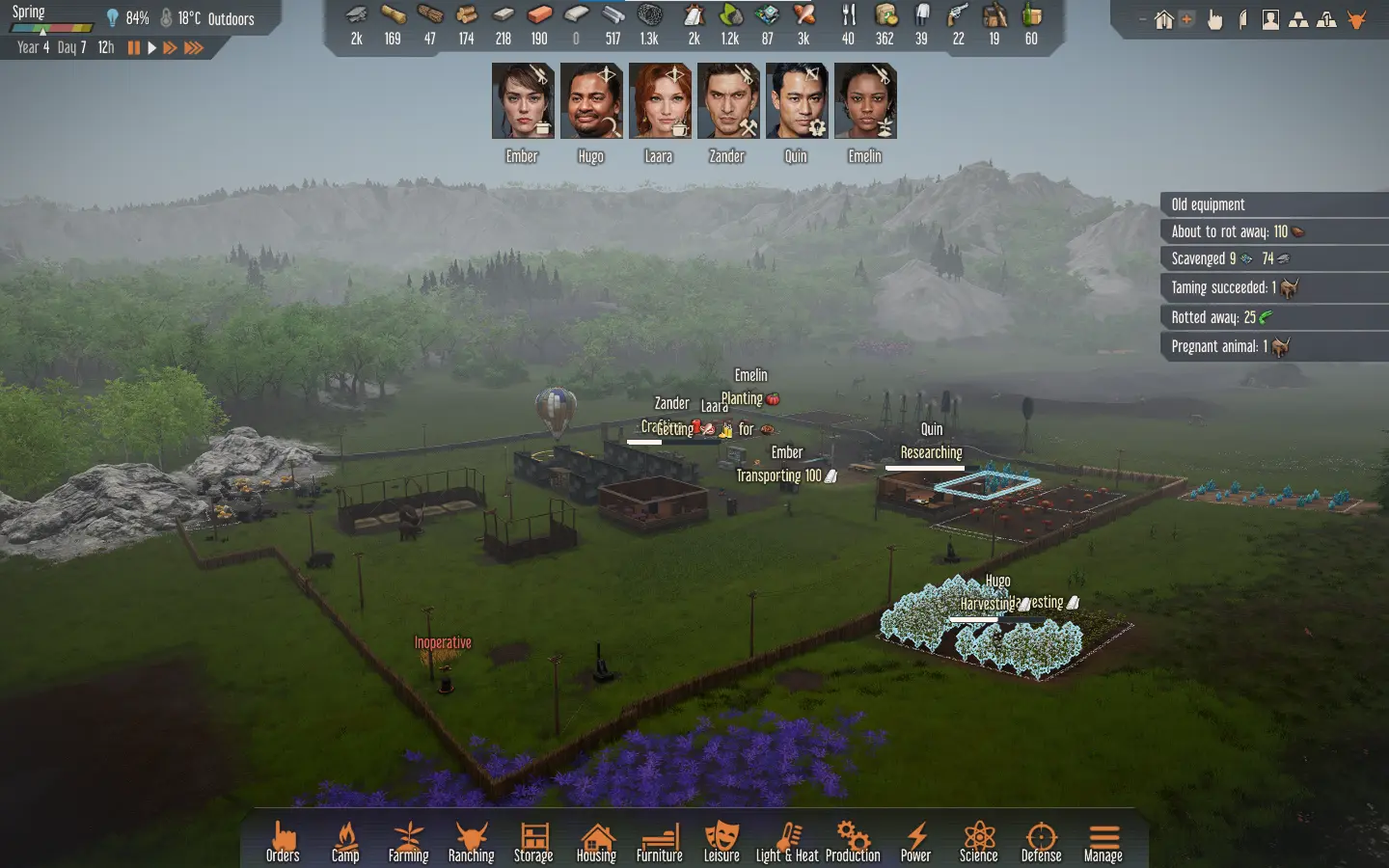Open the Storage category
1389x868 pixels.
[x=533, y=840]
